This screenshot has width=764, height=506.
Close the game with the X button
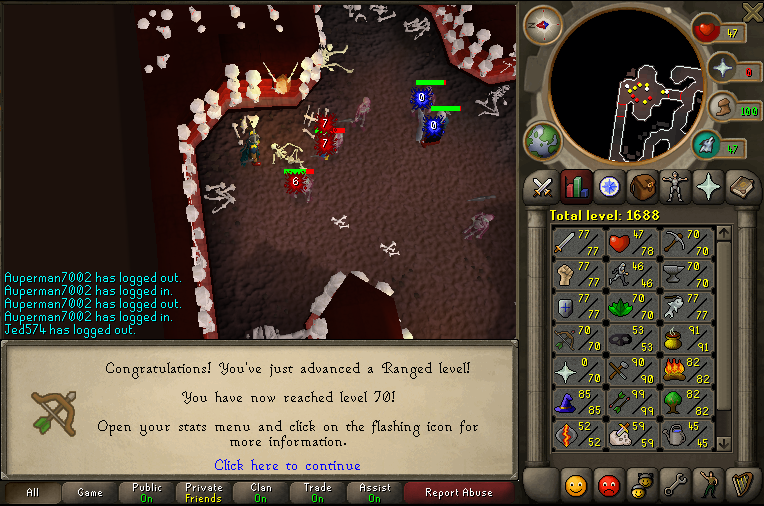tap(752, 11)
